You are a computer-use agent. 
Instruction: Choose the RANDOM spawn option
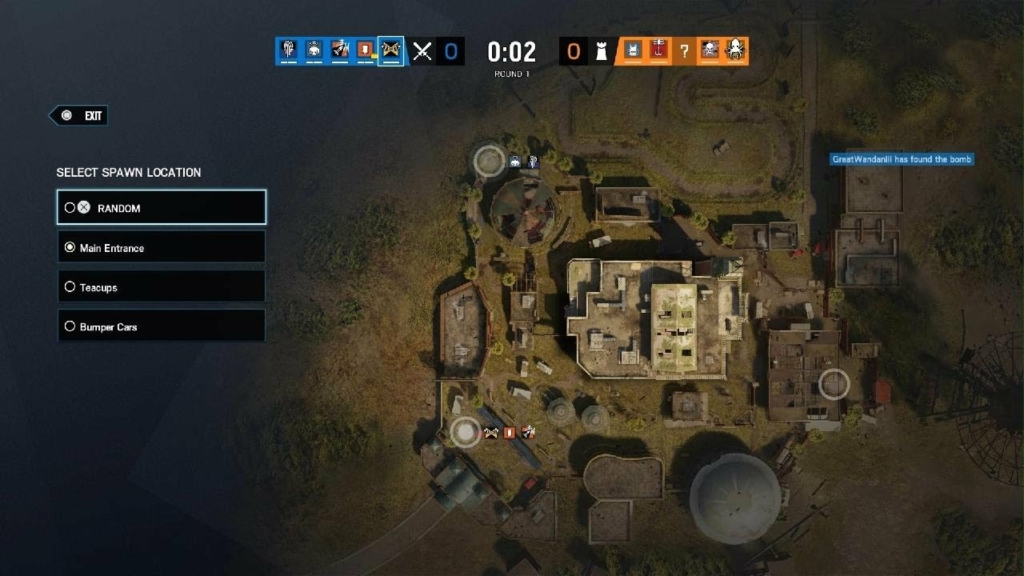161,208
